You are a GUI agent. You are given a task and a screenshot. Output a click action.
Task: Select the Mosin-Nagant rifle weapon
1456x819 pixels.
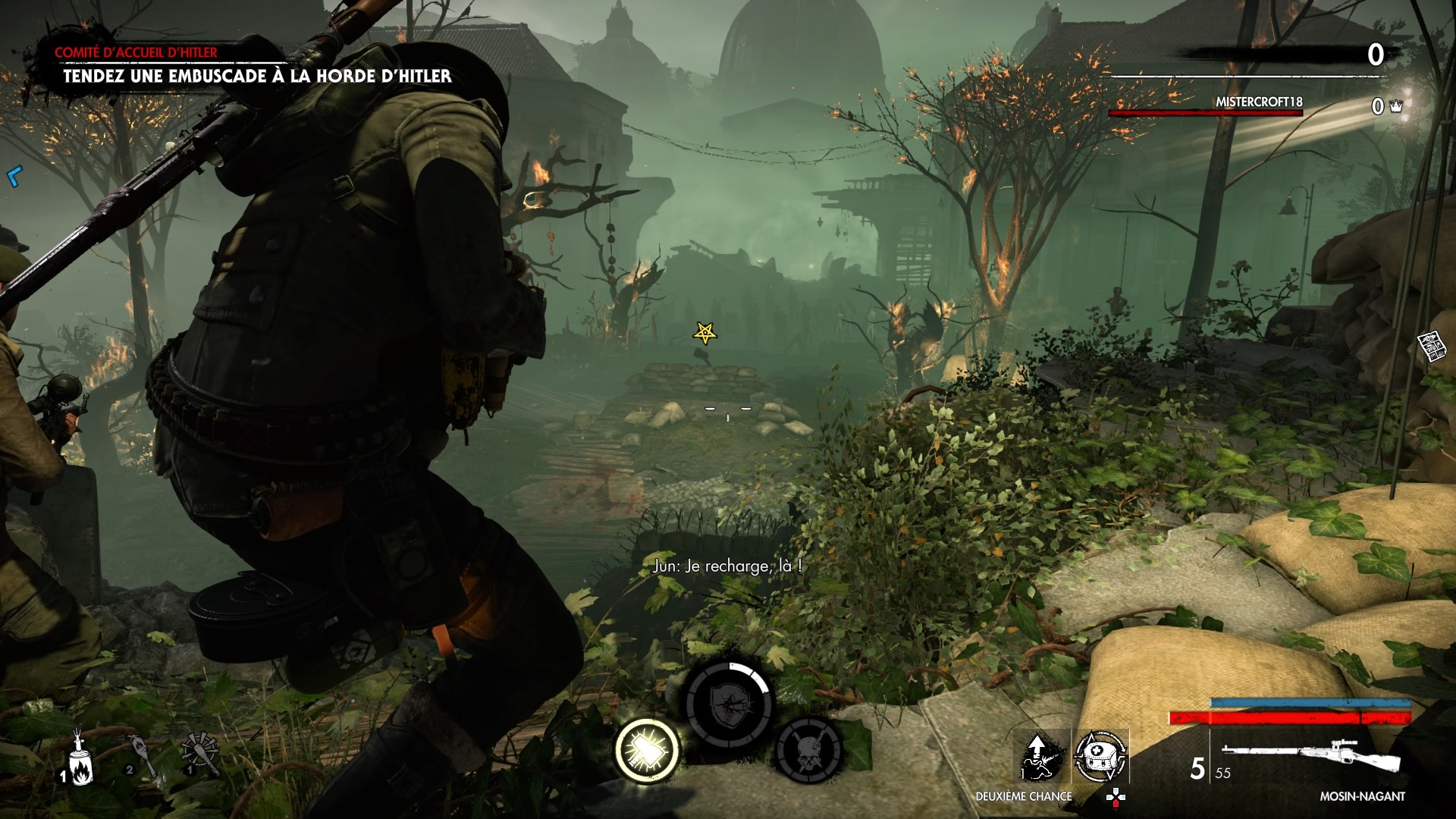coord(1310,753)
